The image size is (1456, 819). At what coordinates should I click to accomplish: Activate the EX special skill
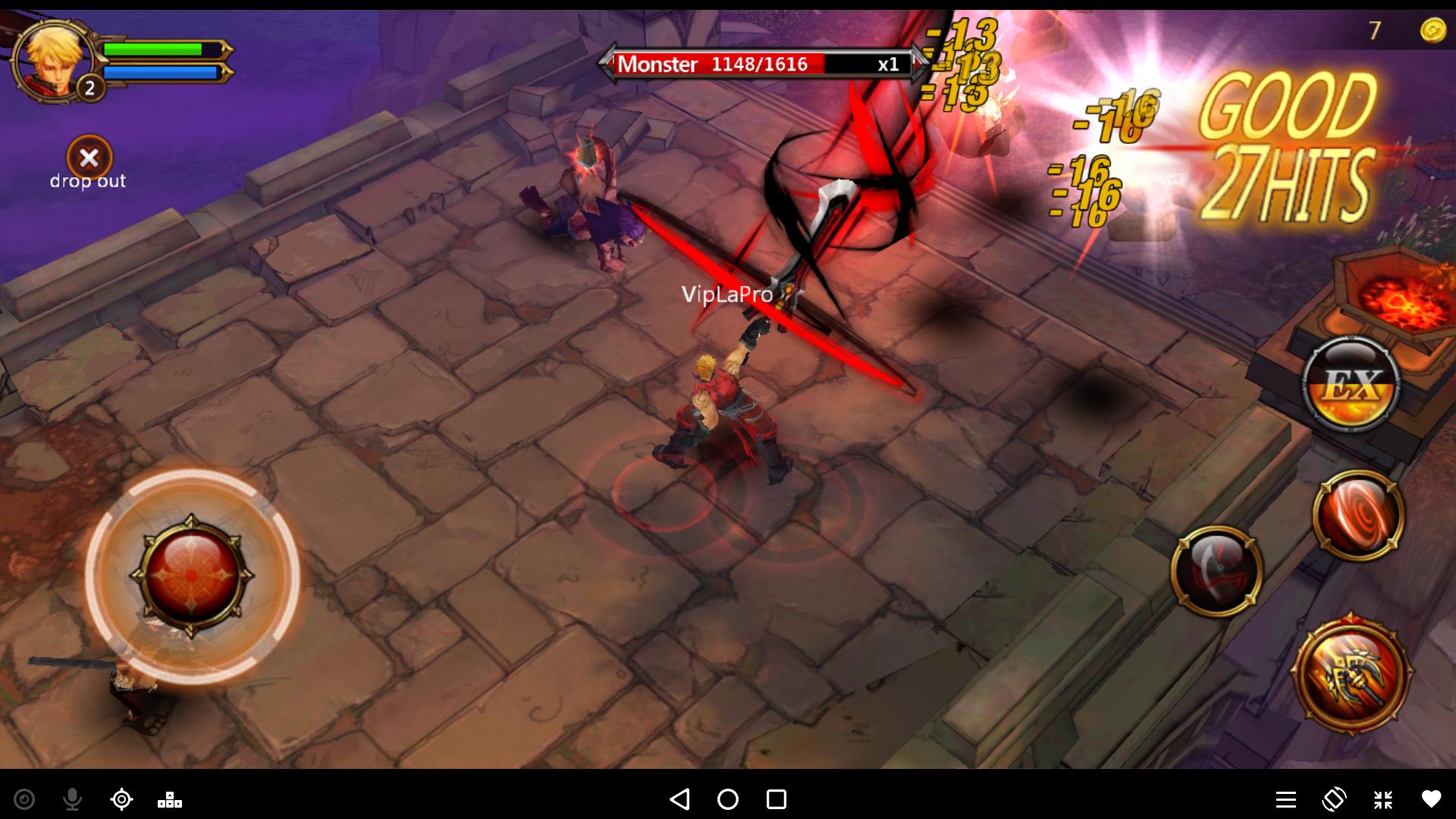pos(1351,384)
